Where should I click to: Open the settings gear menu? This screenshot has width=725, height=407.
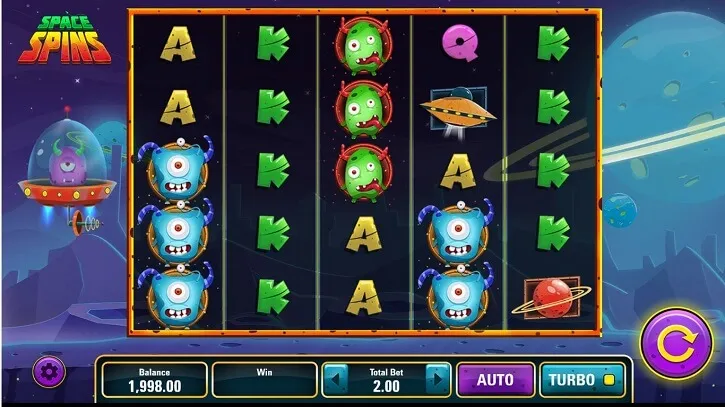tap(49, 371)
